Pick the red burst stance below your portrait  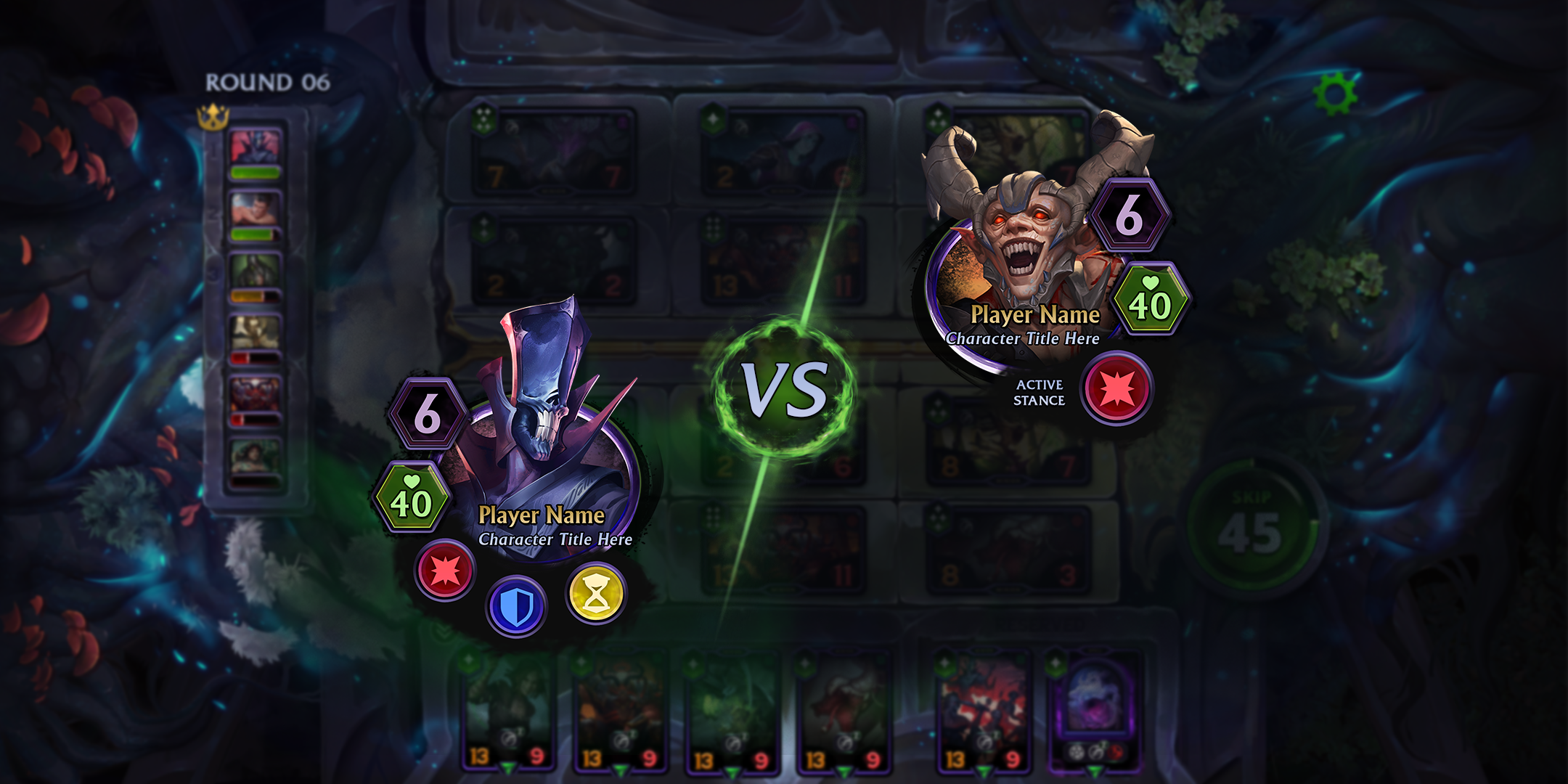pyautogui.click(x=445, y=571)
